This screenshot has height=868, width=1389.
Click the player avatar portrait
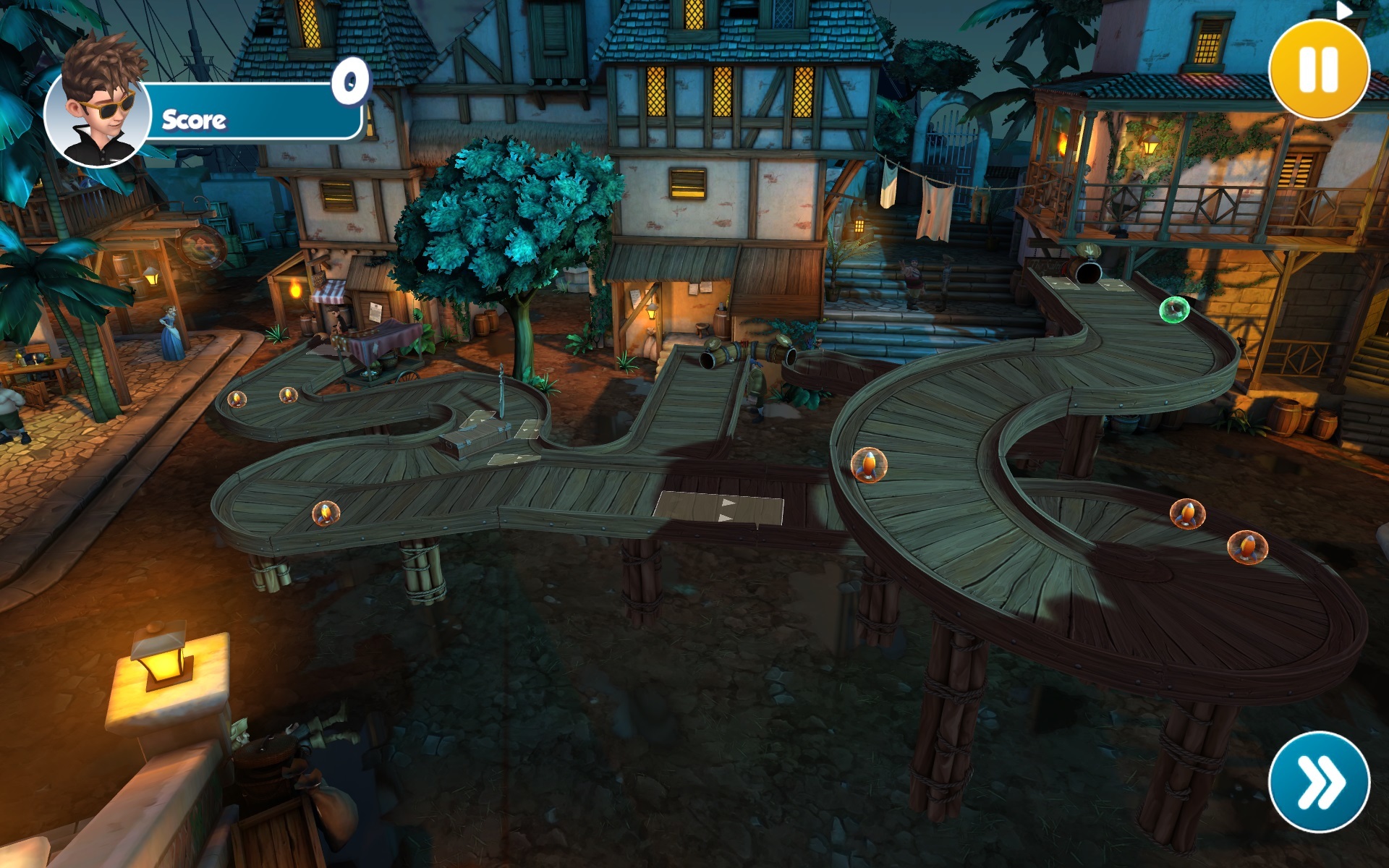pyautogui.click(x=98, y=109)
